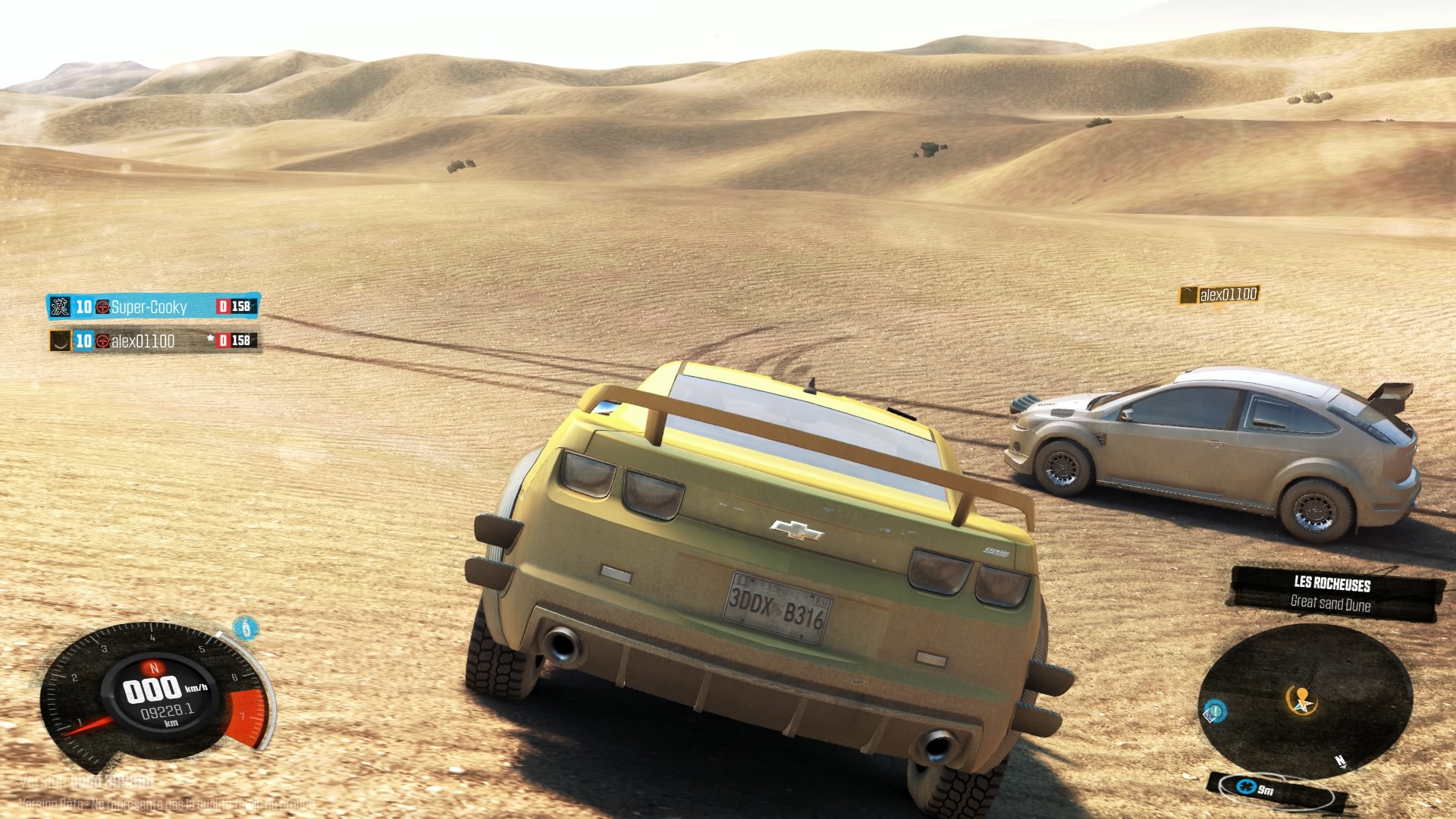Click the alex01100 nametag above the car
The width and height of the screenshot is (1456, 819).
1219,294
